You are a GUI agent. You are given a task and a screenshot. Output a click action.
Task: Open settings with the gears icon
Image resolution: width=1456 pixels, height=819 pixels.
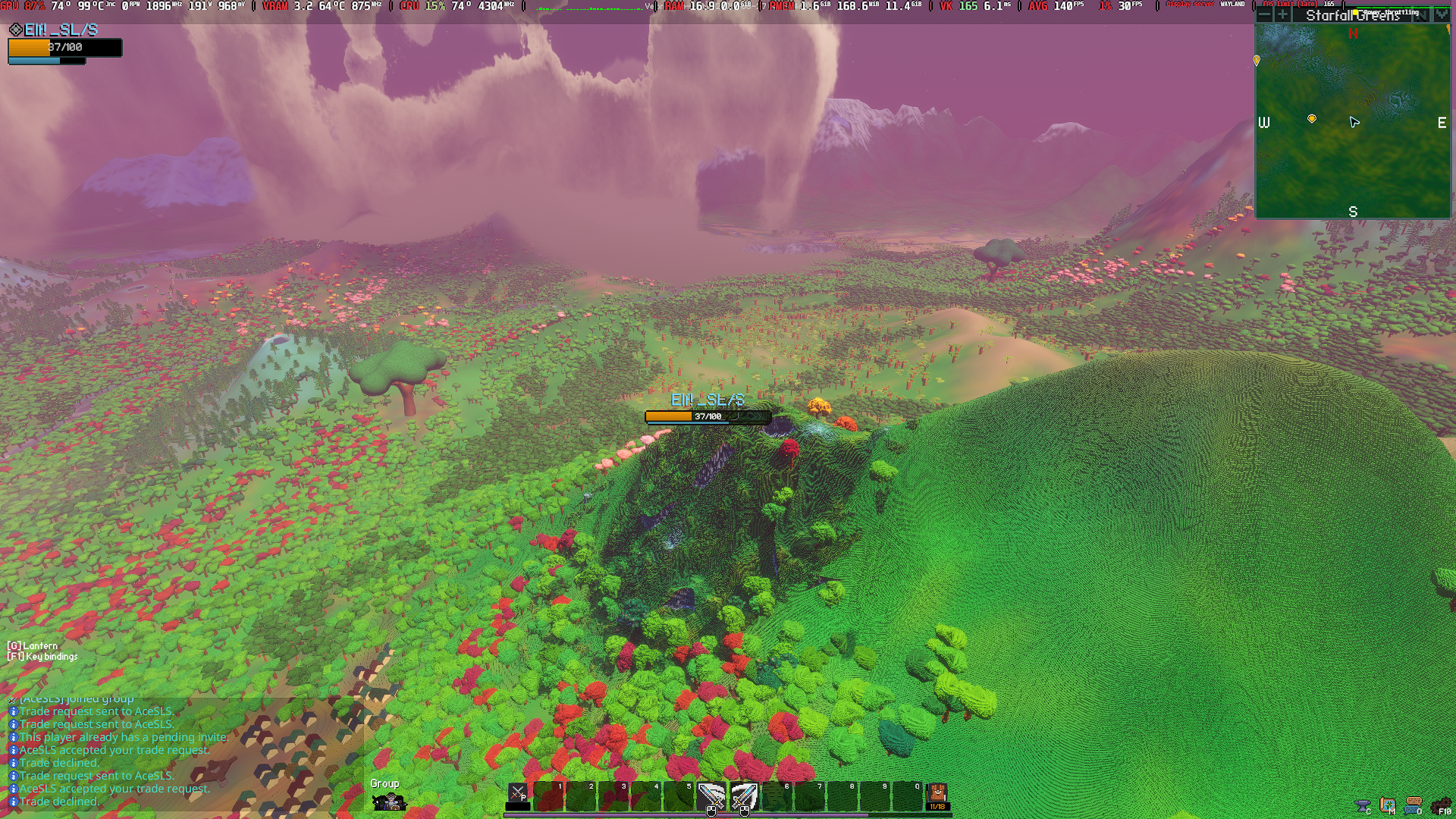[x=1440, y=805]
